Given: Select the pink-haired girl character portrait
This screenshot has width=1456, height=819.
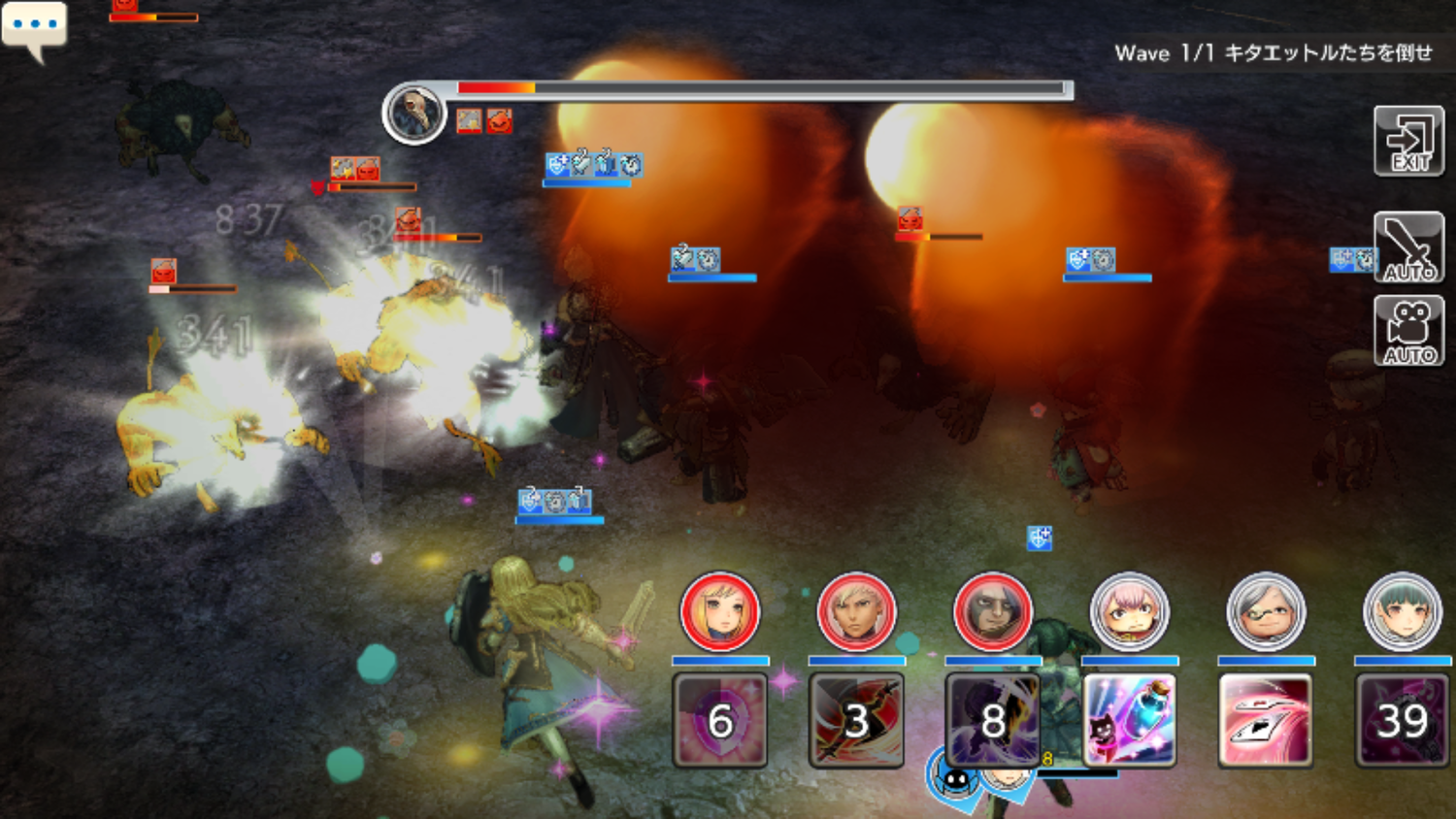Looking at the screenshot, I should click(1129, 611).
